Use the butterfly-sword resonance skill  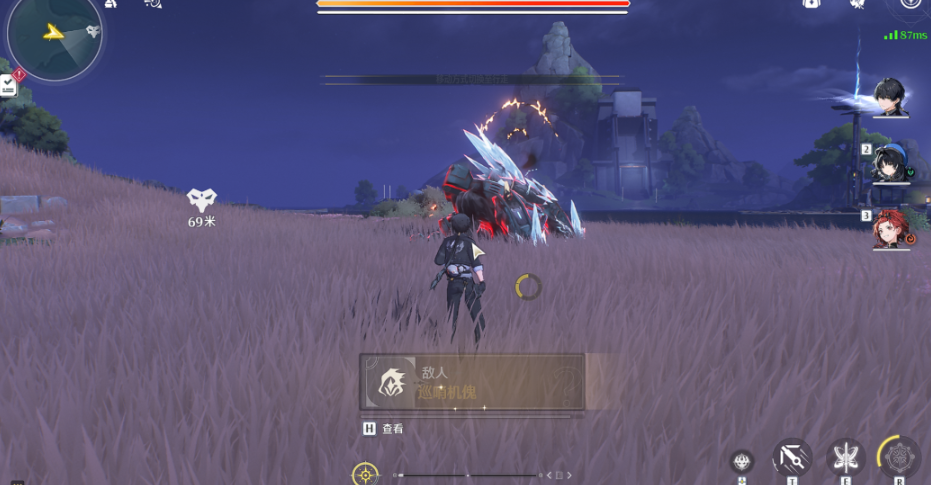point(846,458)
